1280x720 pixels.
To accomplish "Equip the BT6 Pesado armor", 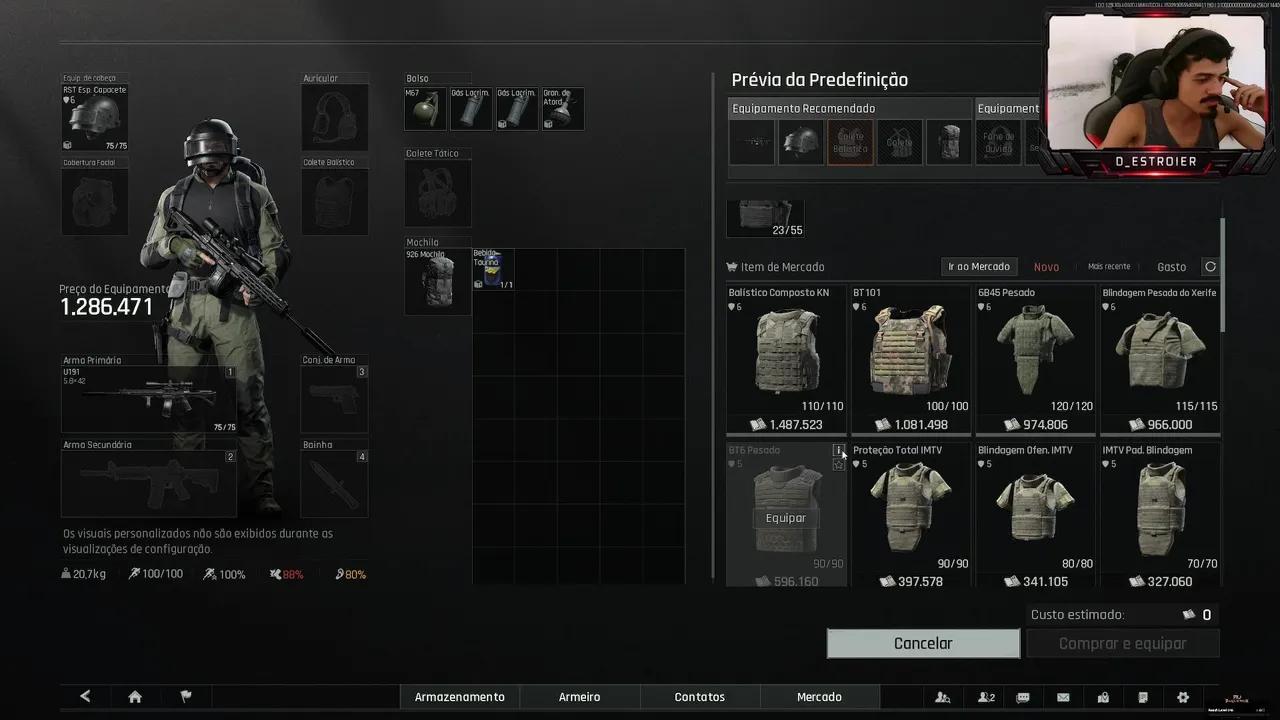I will (x=785, y=518).
